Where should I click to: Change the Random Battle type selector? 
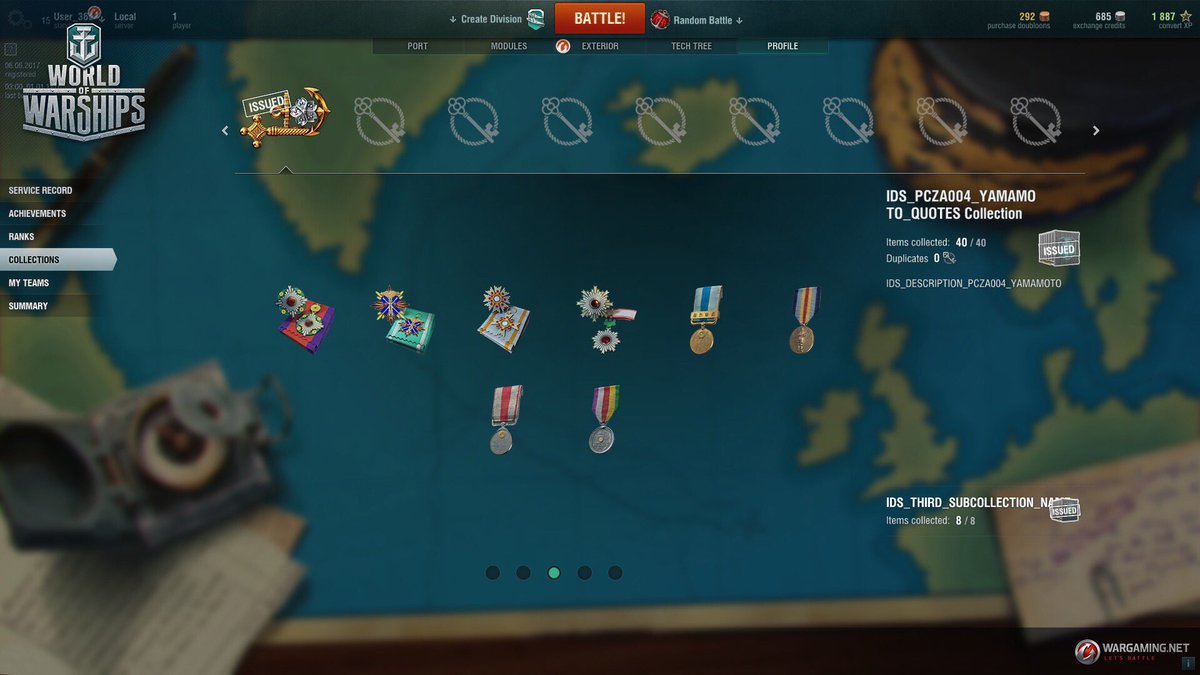point(703,20)
